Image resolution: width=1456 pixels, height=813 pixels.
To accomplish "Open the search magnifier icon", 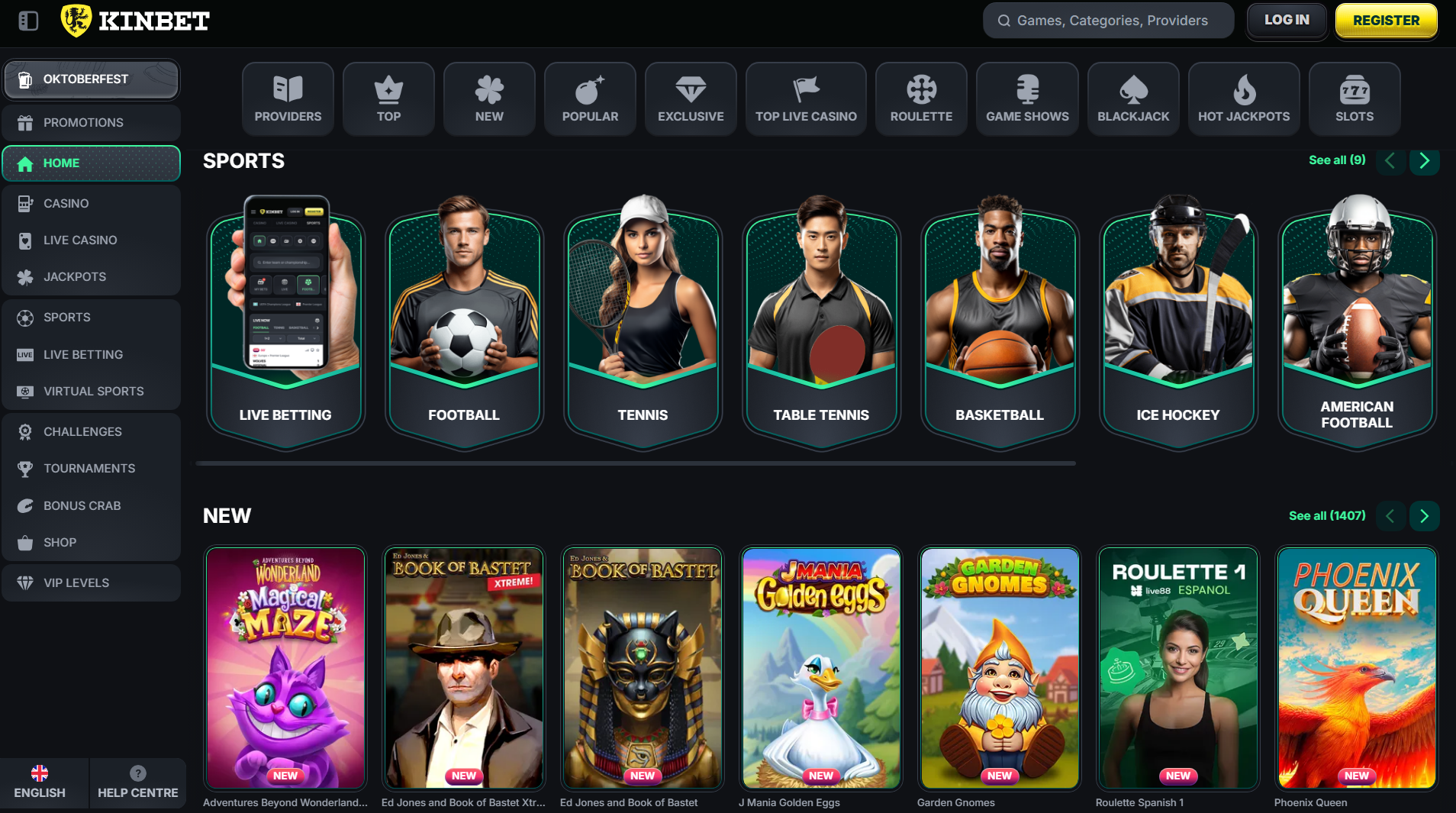I will (1003, 20).
